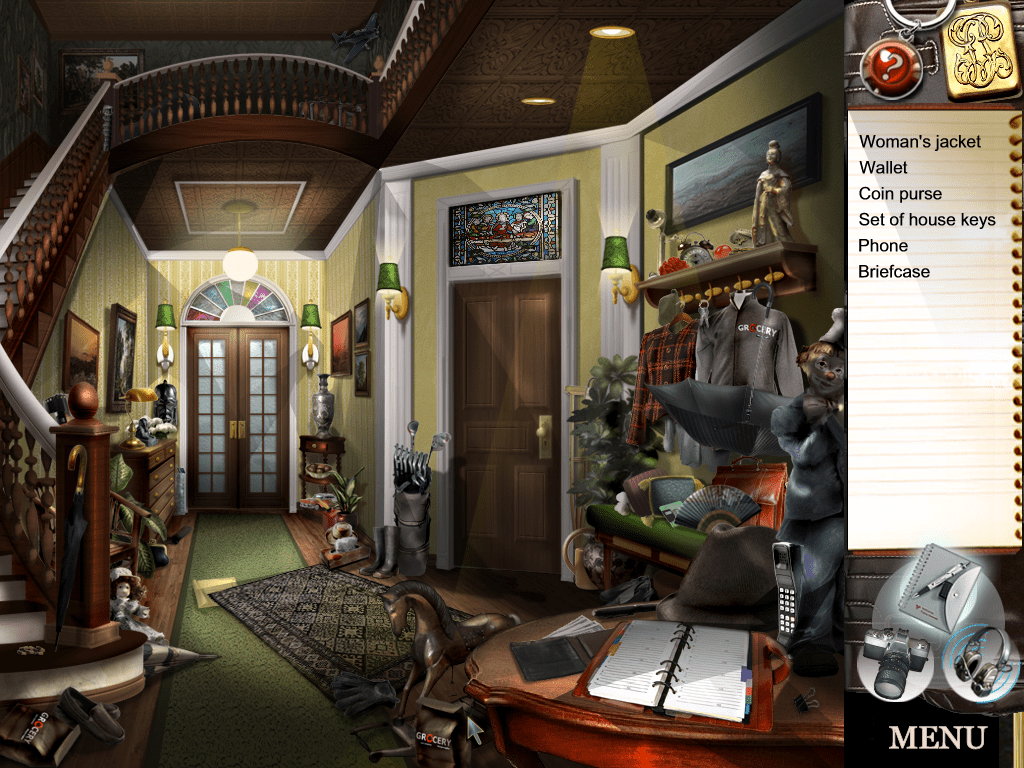This screenshot has height=768, width=1024.
Task: Pick "Set of house keys" list entry
Action: coord(927,220)
